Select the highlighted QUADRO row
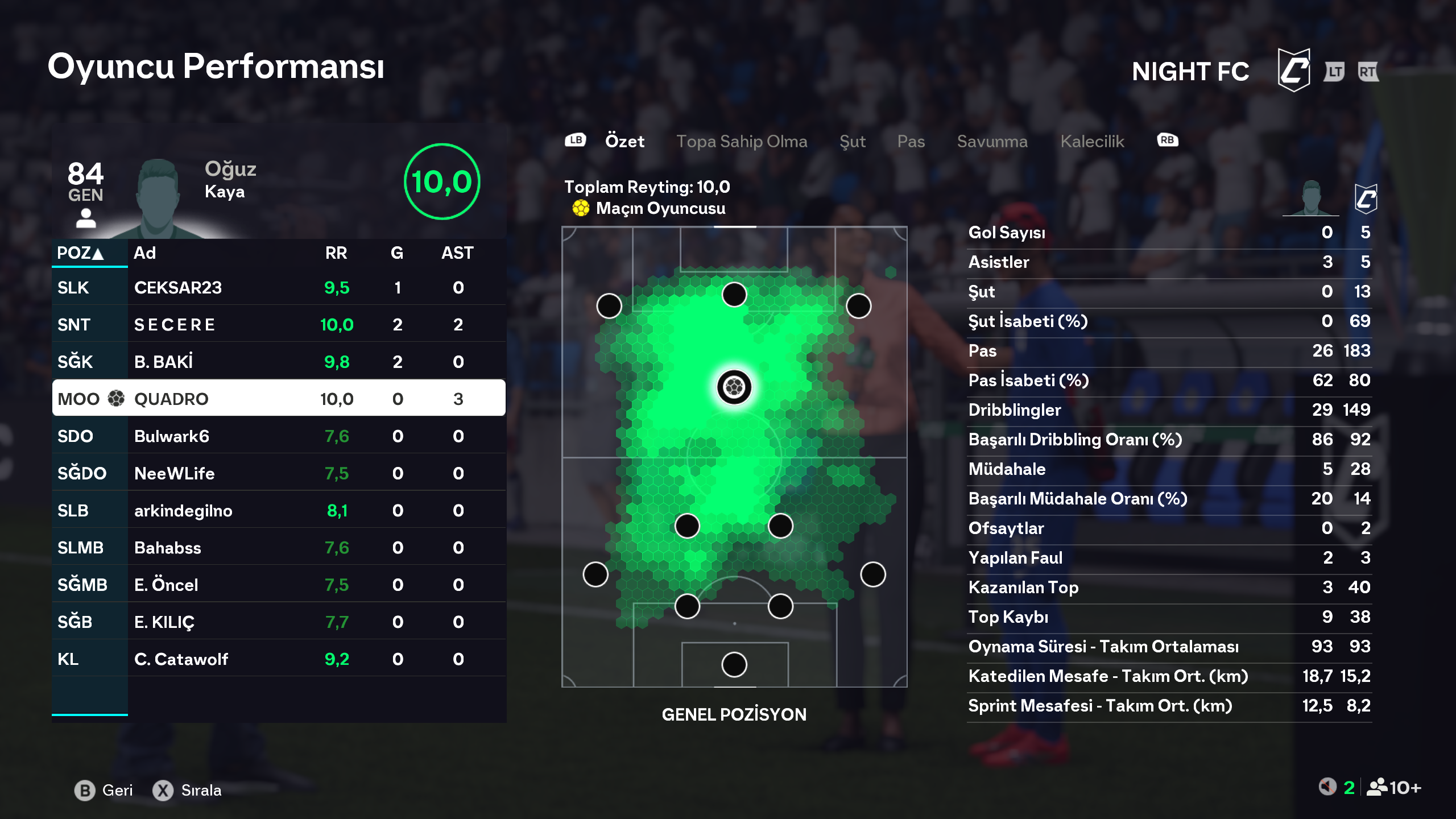This screenshot has height=819, width=1456. [279, 399]
